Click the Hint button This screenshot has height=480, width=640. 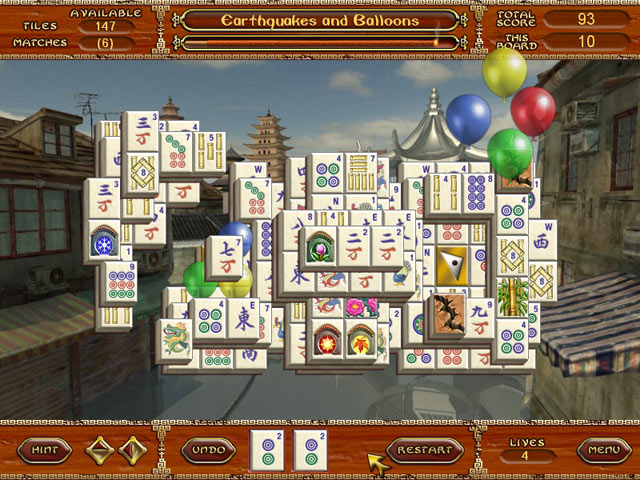(44, 450)
